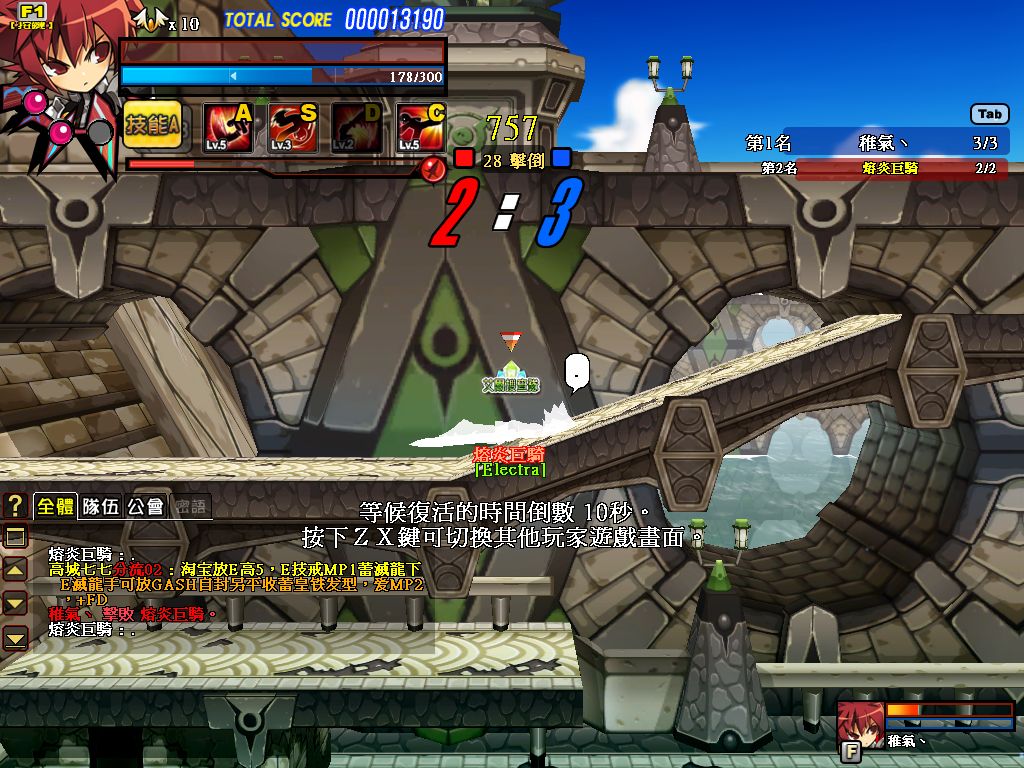Jump to the latest chat message button

(15, 636)
